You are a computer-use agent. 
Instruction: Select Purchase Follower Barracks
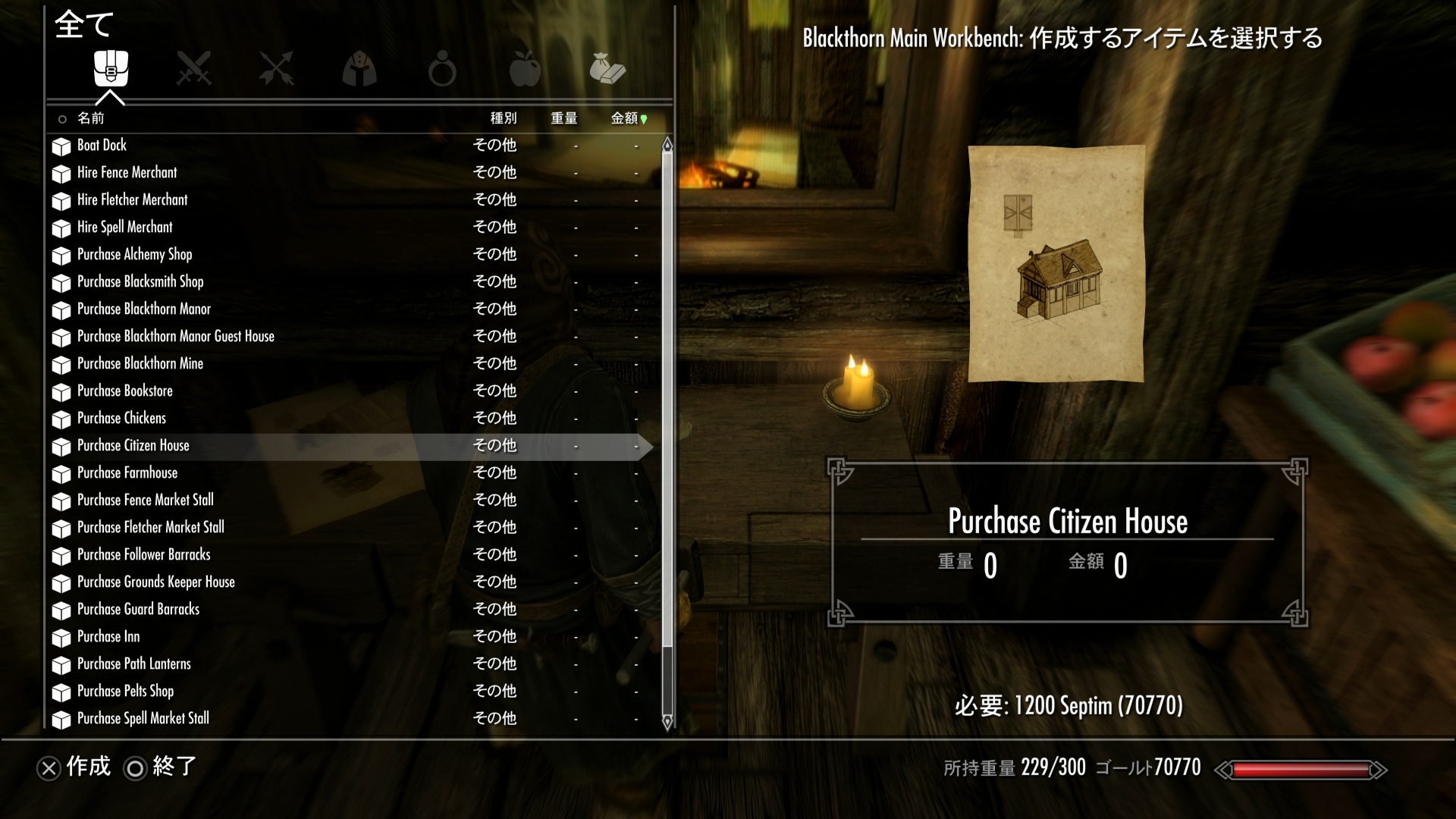[143, 555]
